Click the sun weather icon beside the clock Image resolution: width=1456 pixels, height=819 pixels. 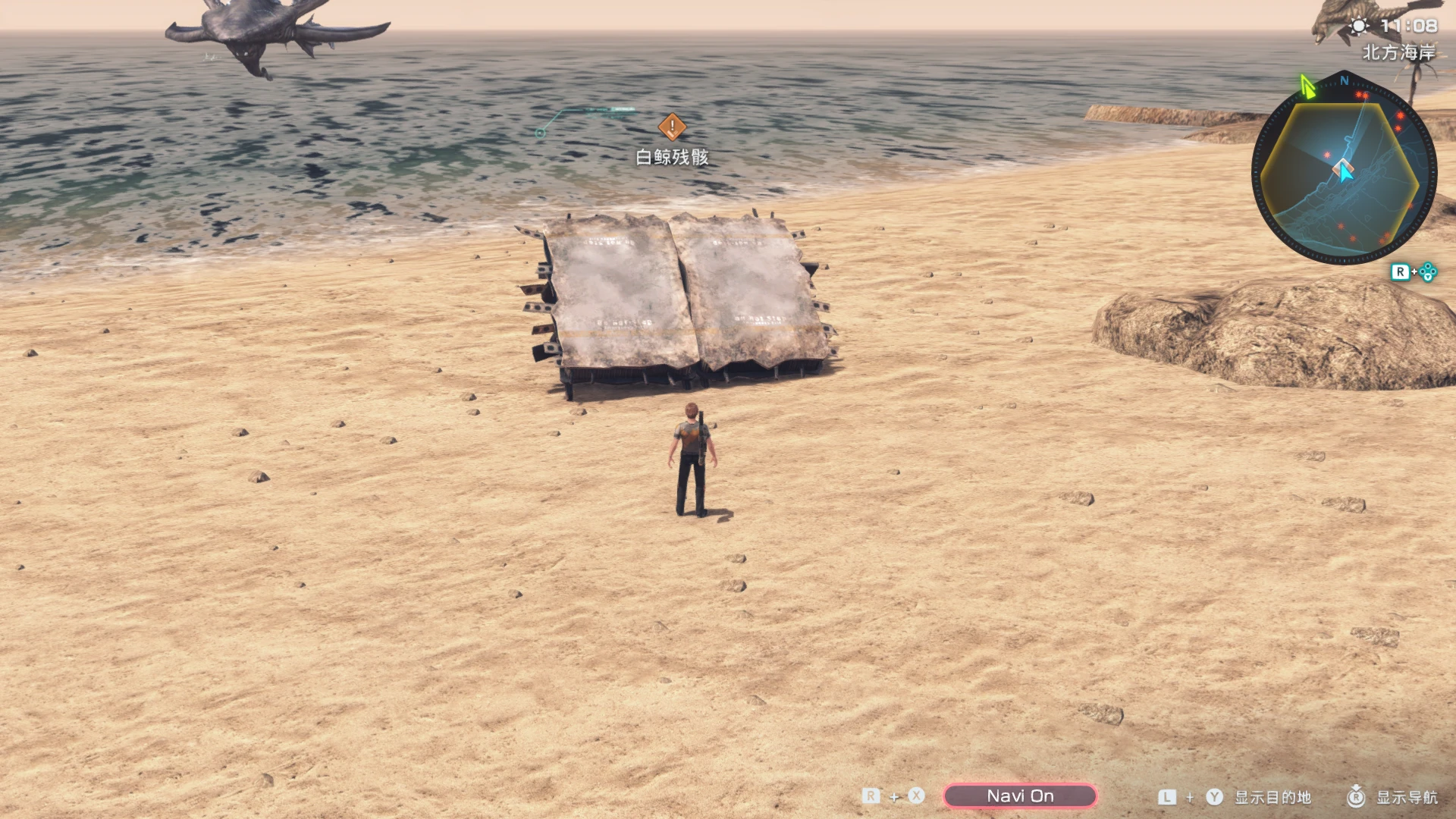[1359, 27]
